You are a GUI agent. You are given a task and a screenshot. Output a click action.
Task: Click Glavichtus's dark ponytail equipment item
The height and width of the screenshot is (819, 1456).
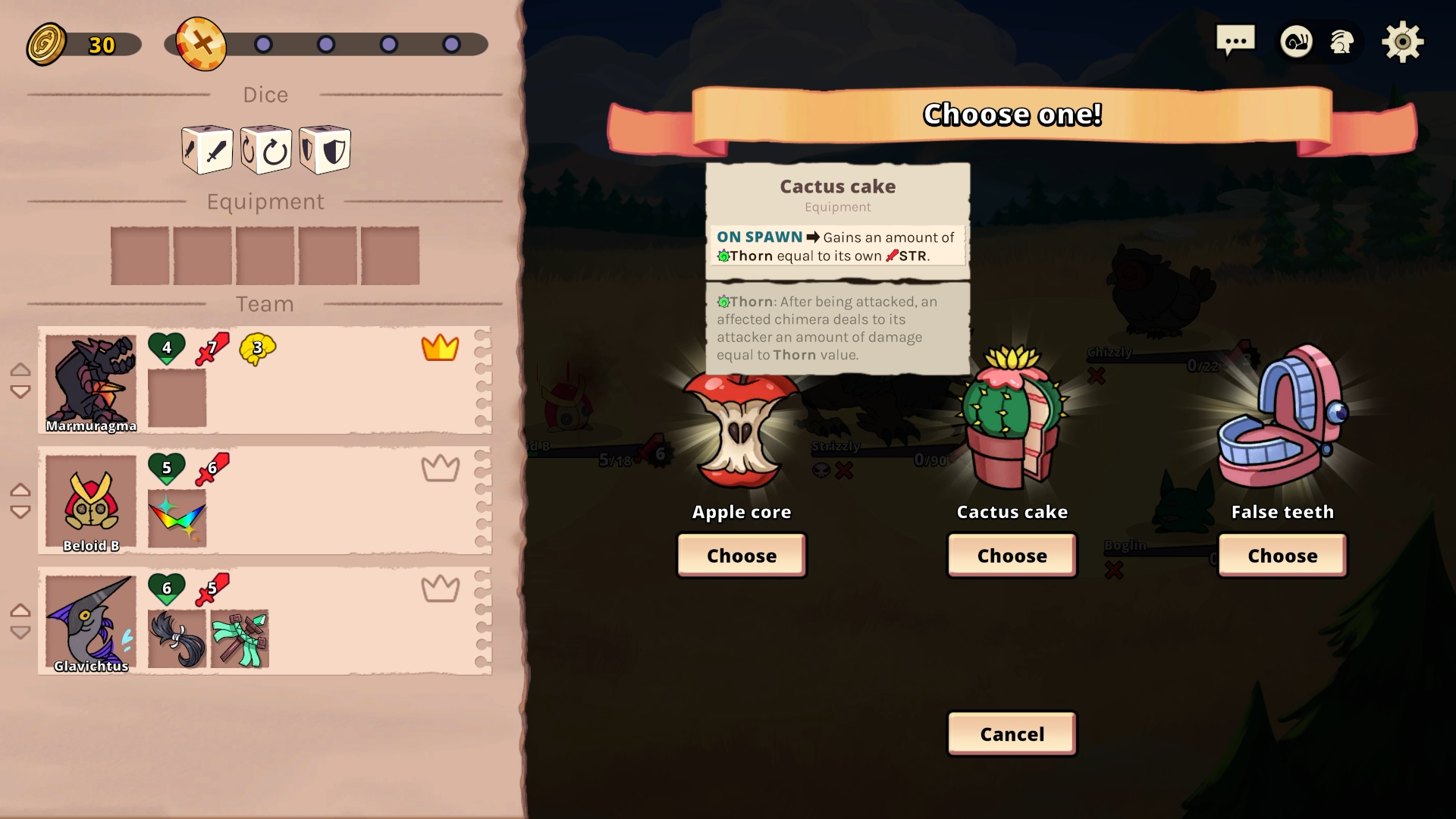point(177,639)
